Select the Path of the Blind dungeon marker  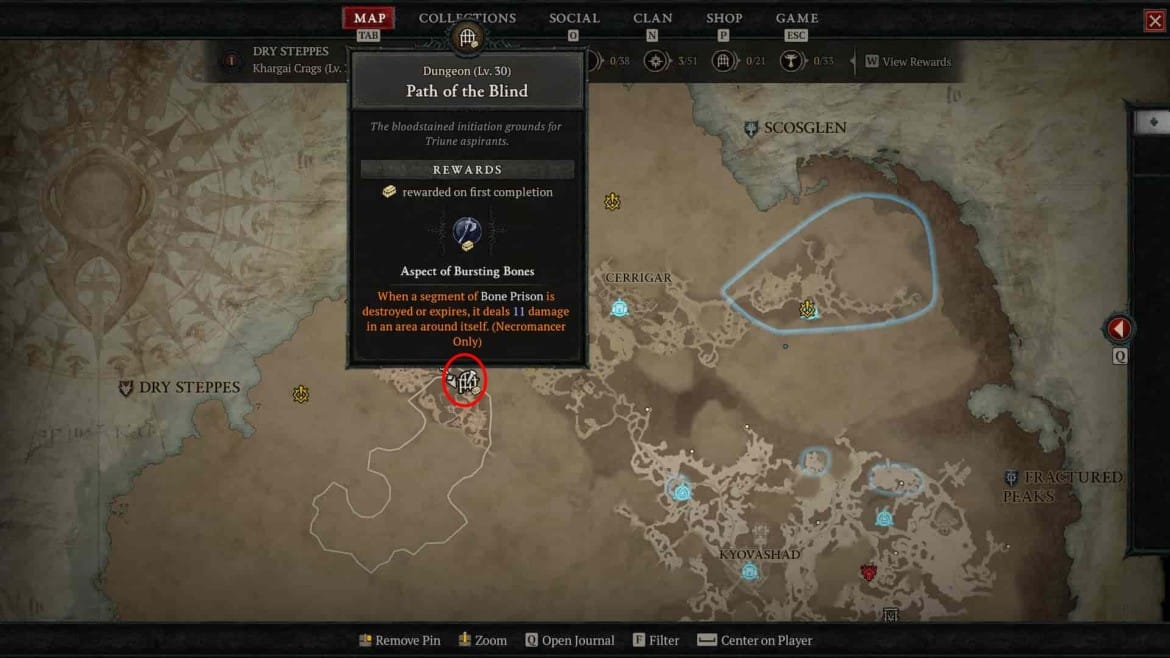465,381
